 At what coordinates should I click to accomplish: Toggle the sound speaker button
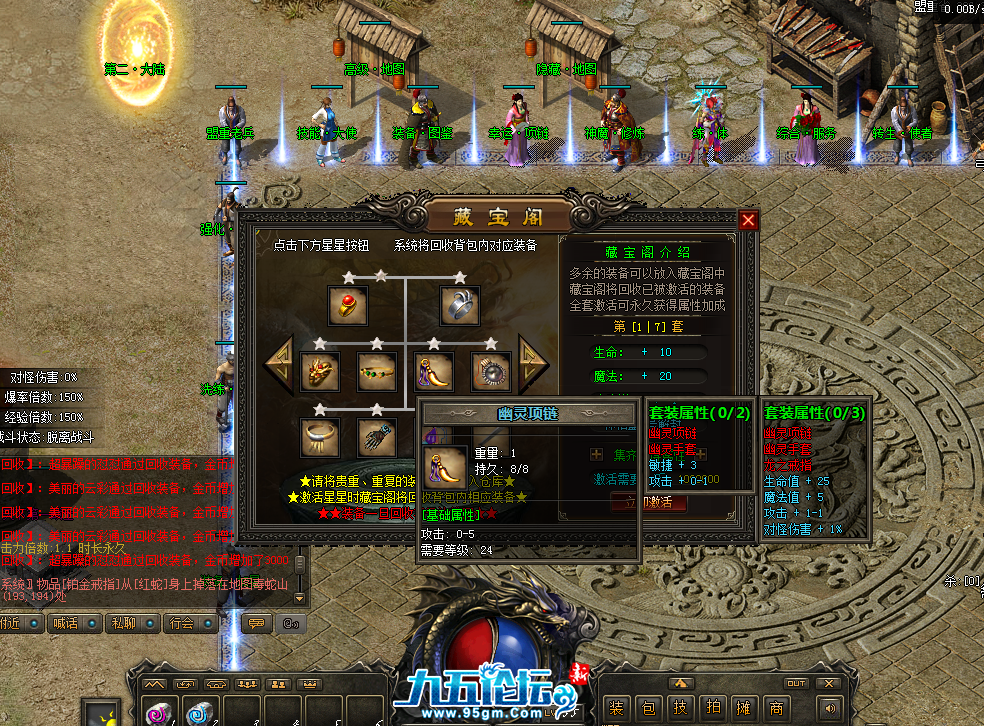(828, 708)
